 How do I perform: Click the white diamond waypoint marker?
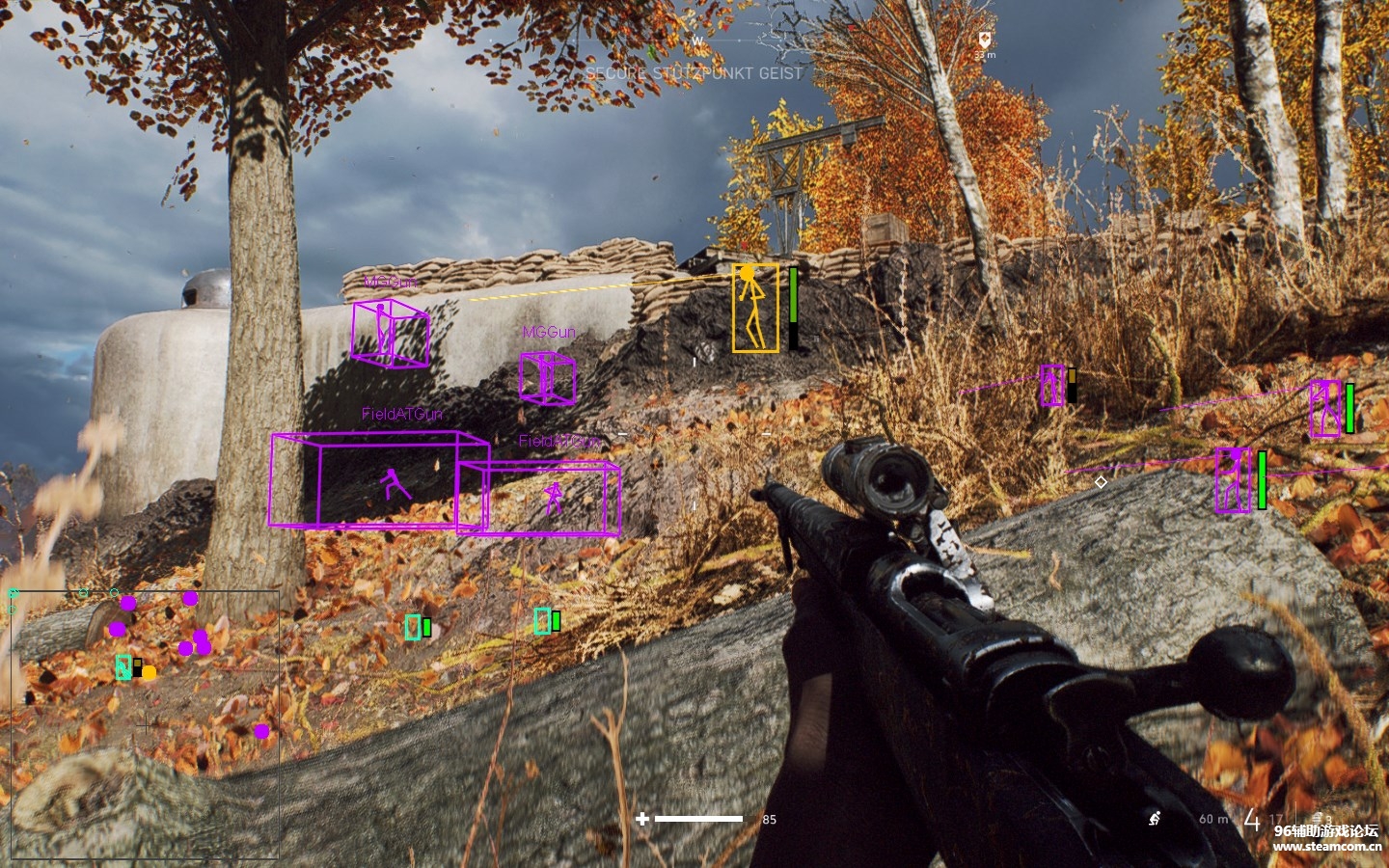click(1101, 481)
